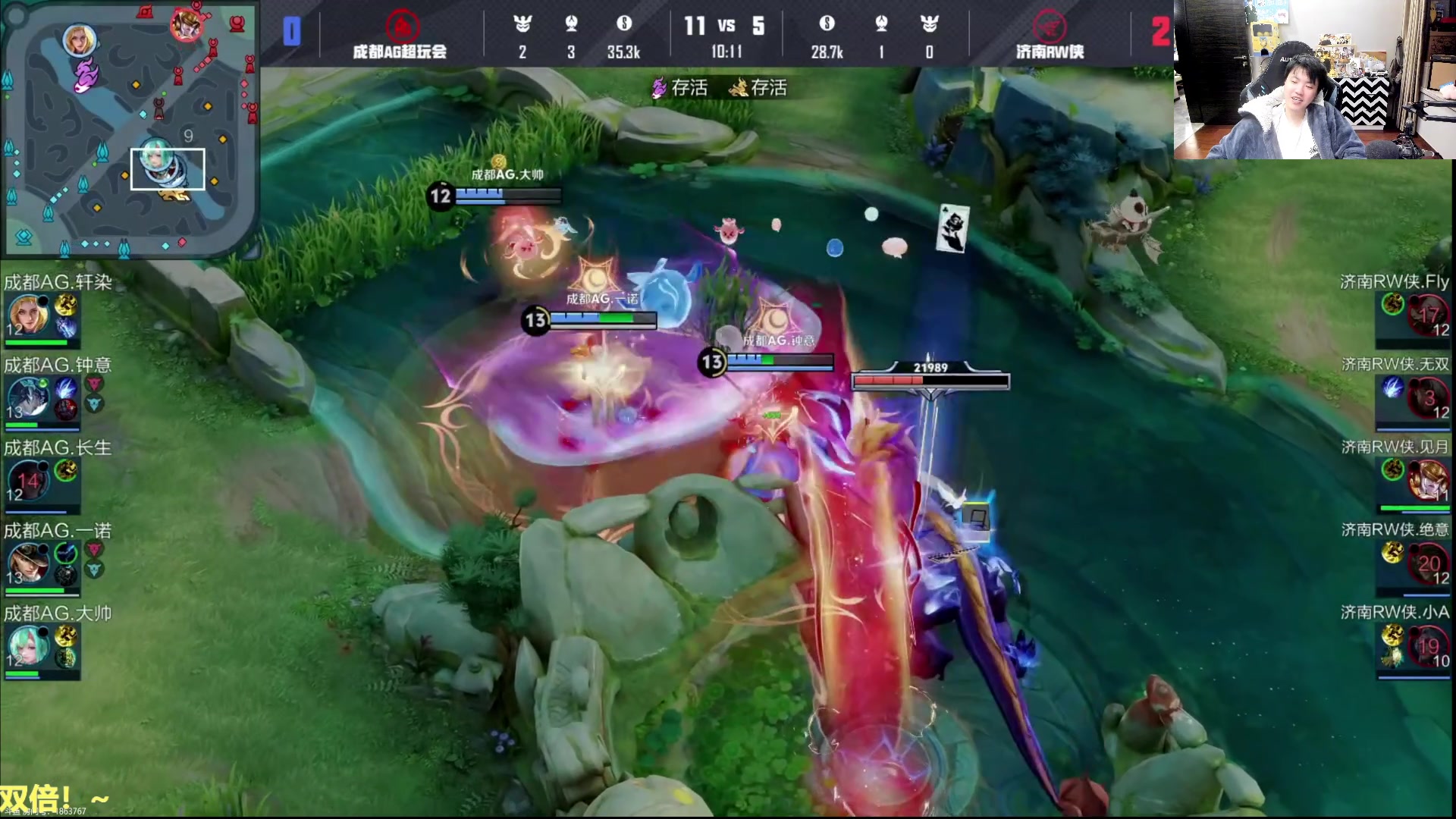Select player 成都AG.钟意 portrait
1456x819 pixels.
coord(28,397)
